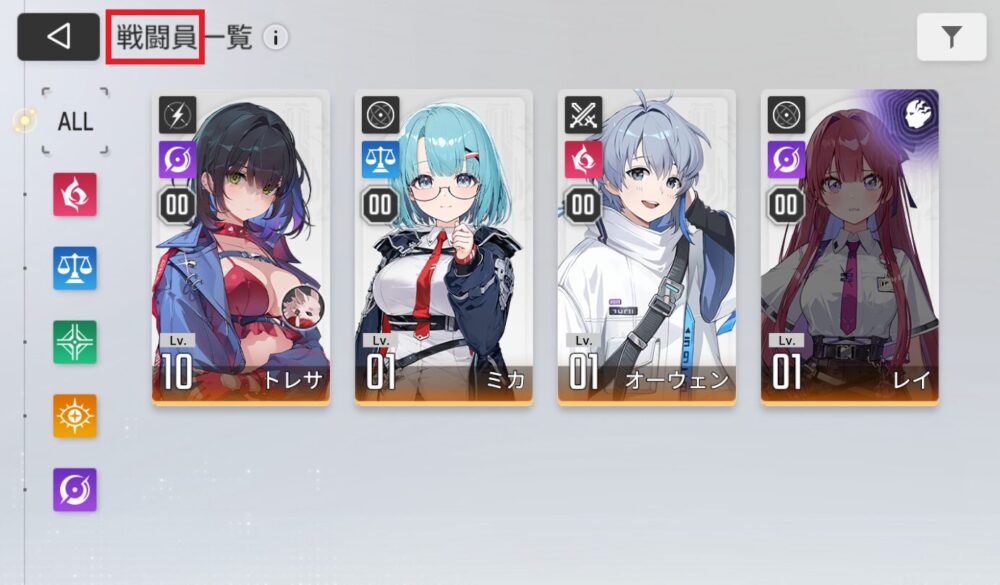The height and width of the screenshot is (585, 1000).
Task: Choose the ミカ character card
Action: click(x=443, y=247)
